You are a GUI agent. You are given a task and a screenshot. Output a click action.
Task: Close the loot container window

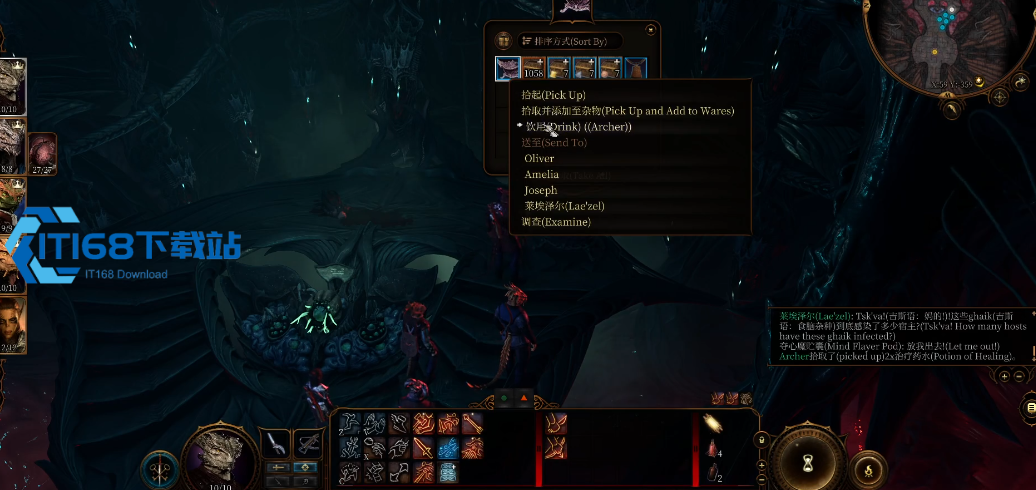pos(651,30)
